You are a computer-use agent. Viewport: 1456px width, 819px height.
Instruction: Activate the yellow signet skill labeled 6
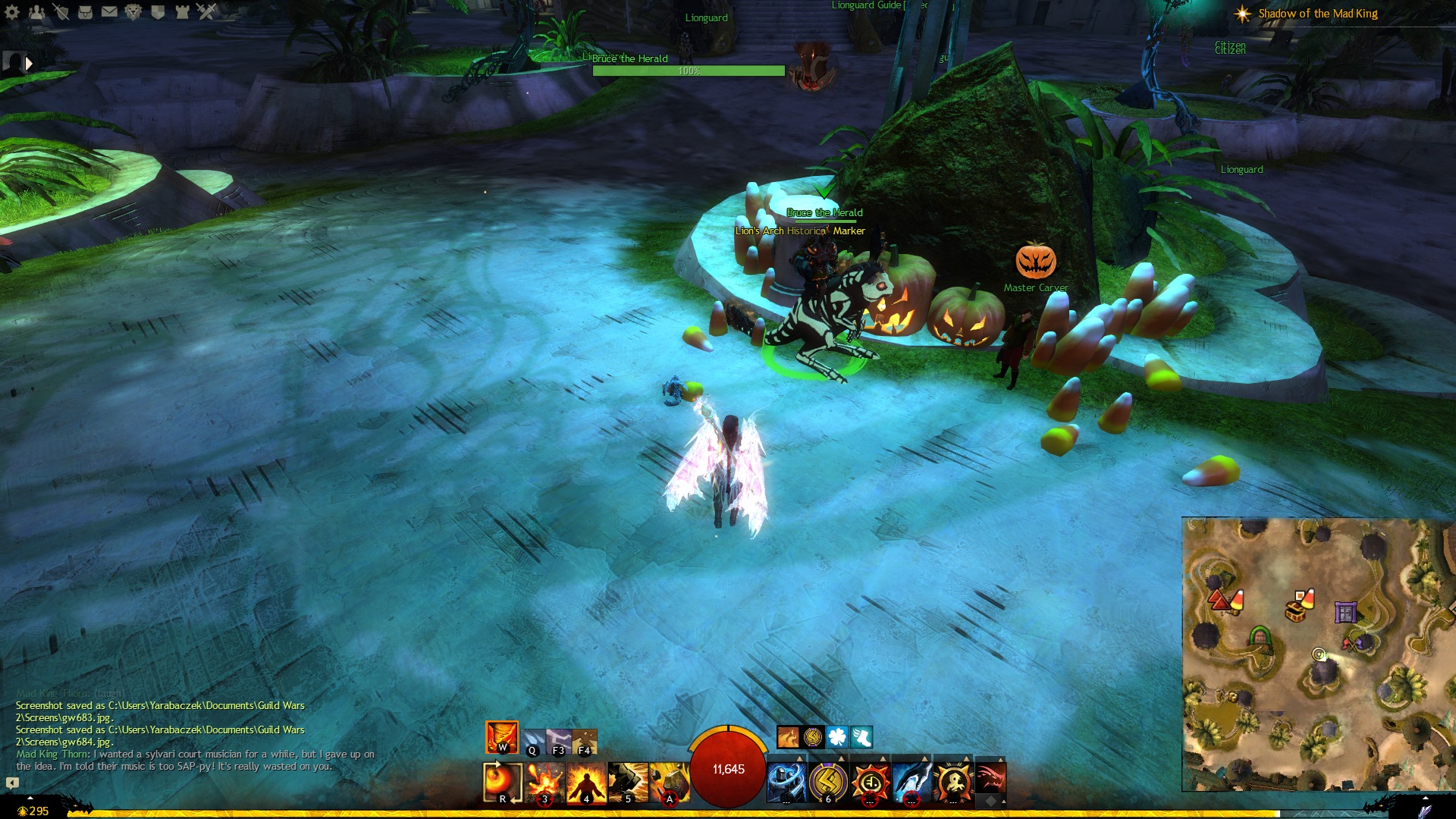tap(828, 782)
